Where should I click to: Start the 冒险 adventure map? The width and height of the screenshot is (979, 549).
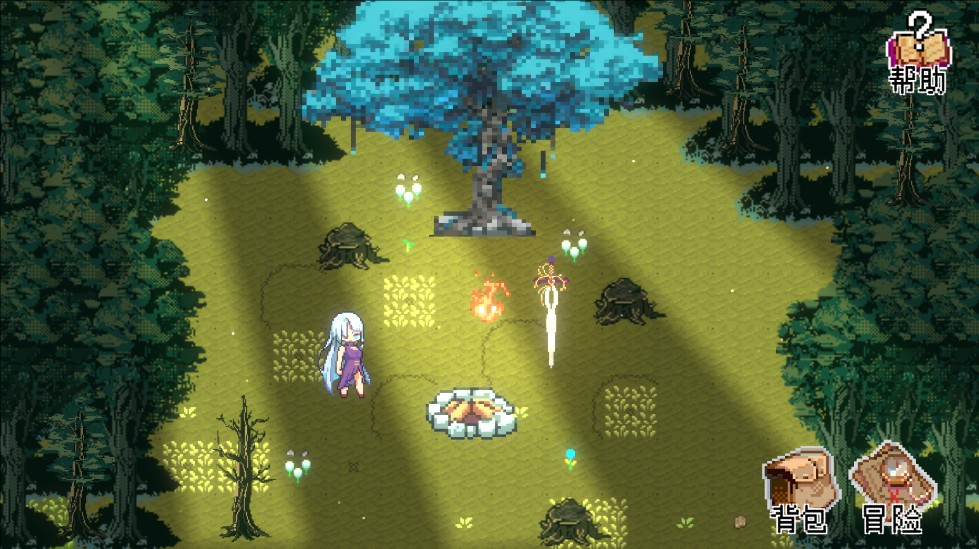tap(891, 490)
